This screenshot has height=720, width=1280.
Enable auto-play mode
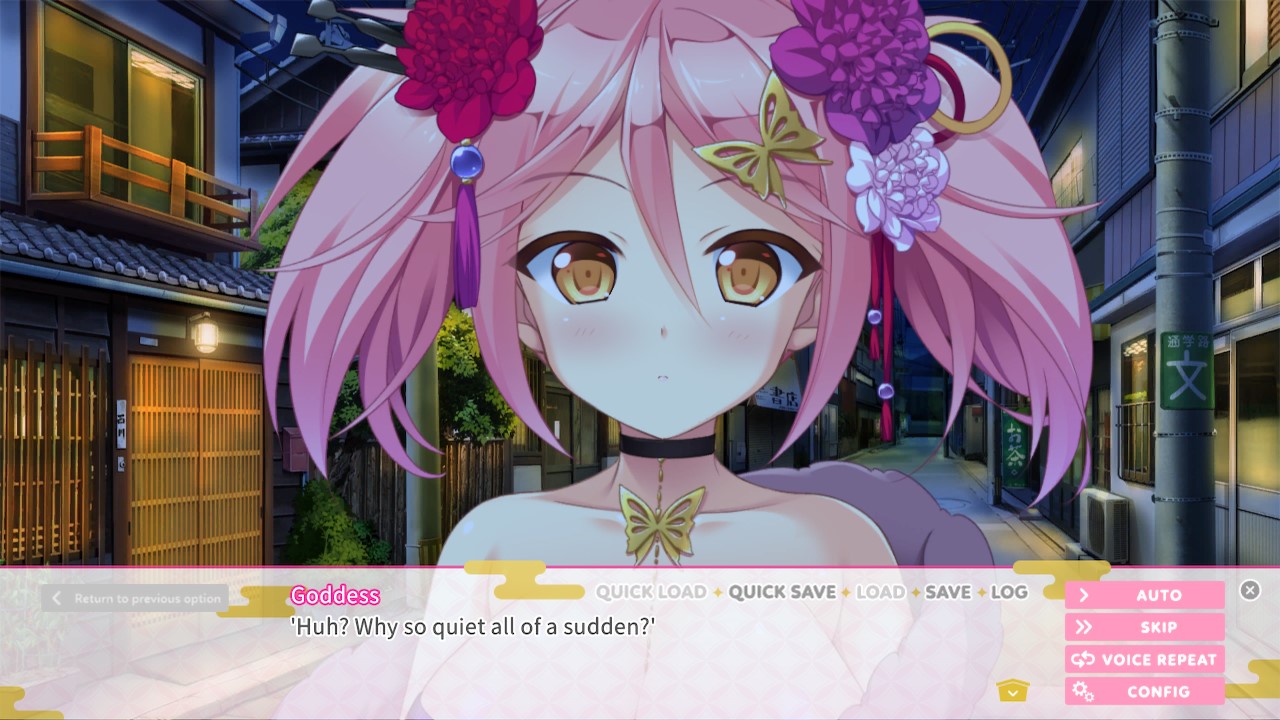(x=1144, y=595)
